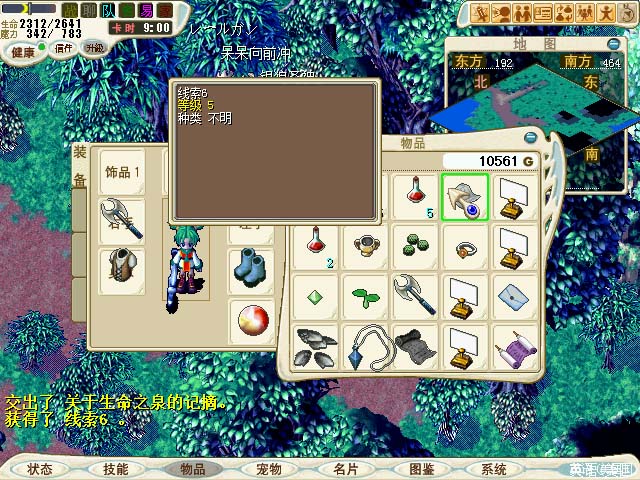
Task: Select the blue envelope letter item
Action: 513,296
